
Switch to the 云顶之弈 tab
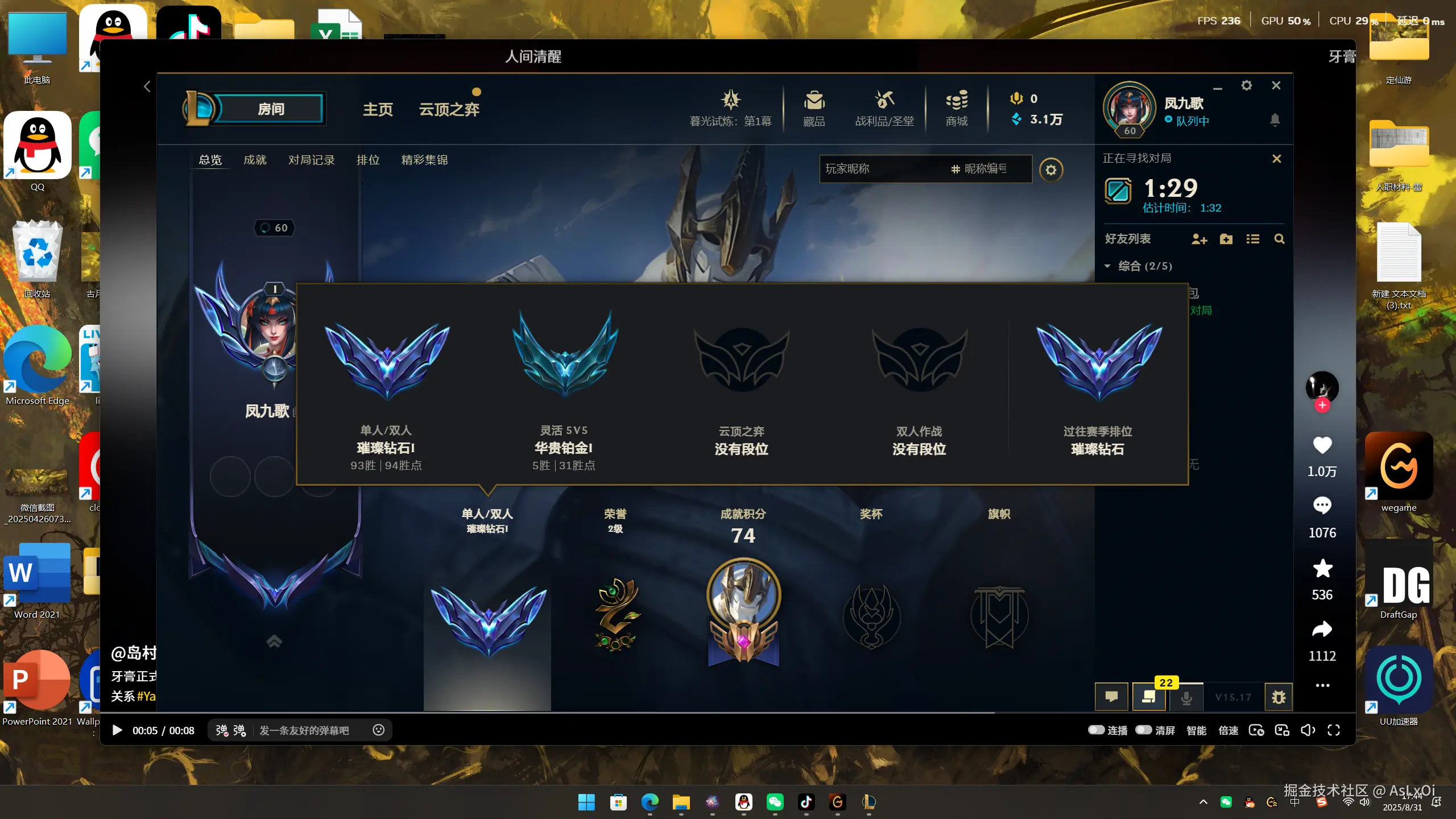449,109
